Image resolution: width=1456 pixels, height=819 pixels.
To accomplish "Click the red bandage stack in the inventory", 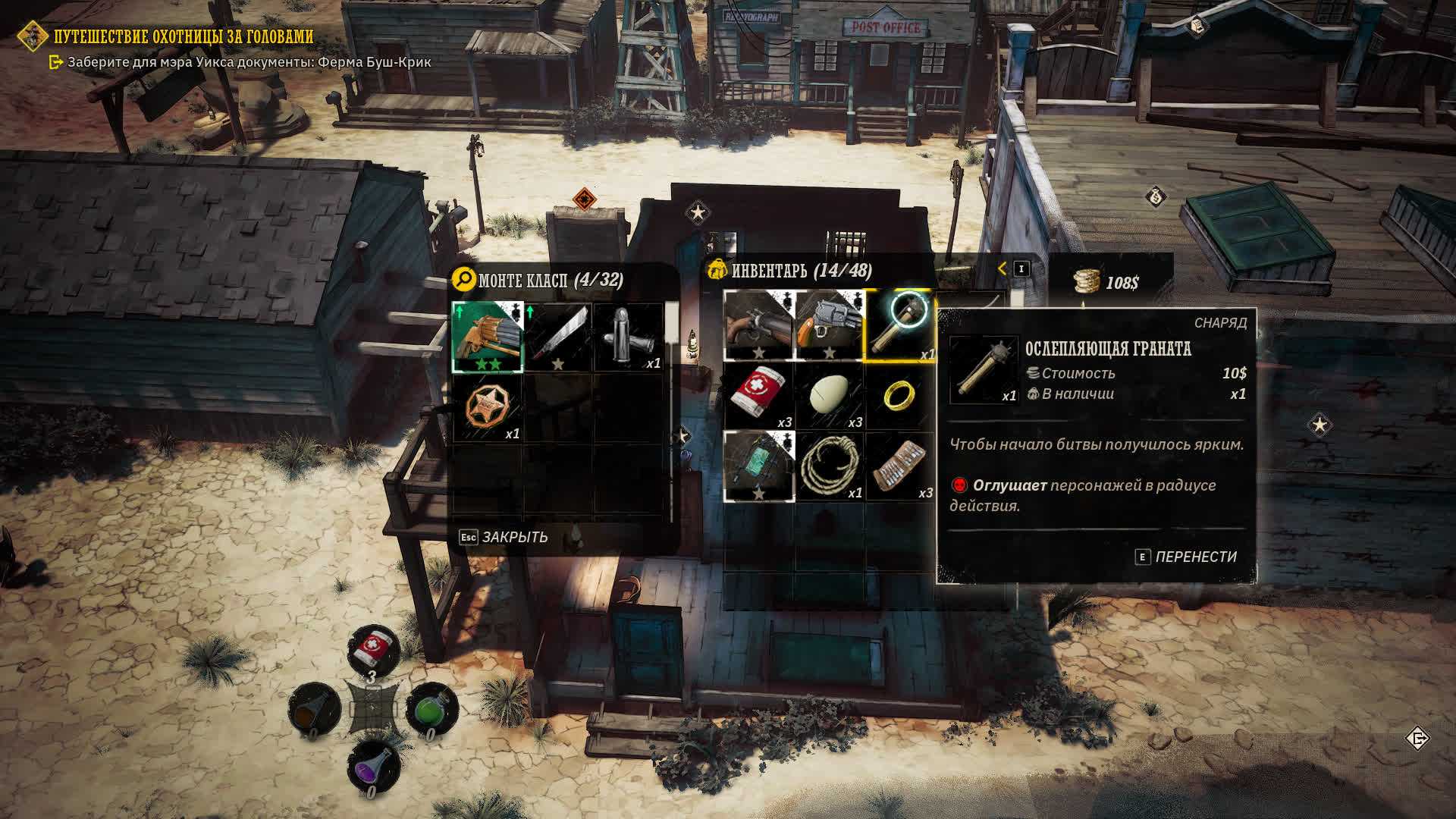I will [x=758, y=395].
